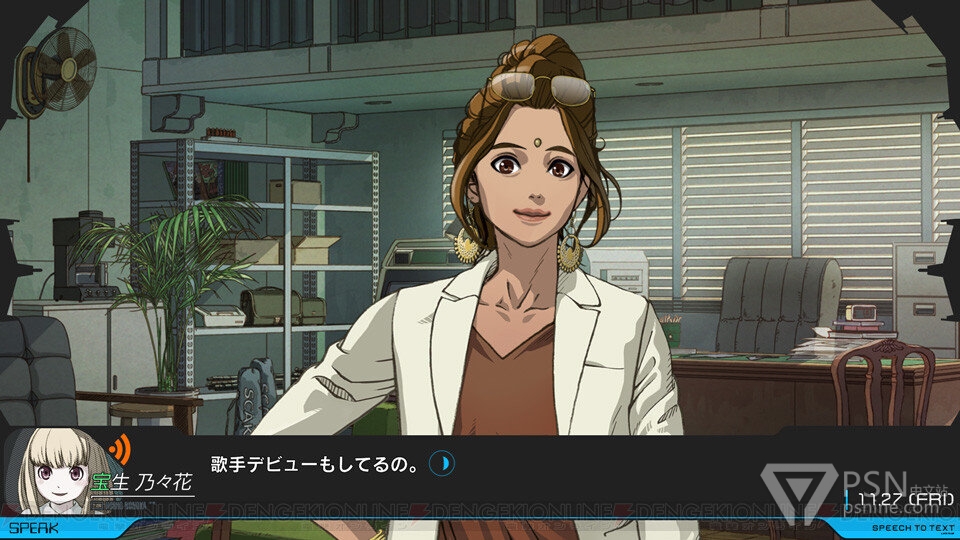
Task: Click the blonde speaker portrait
Action: coord(59,472)
